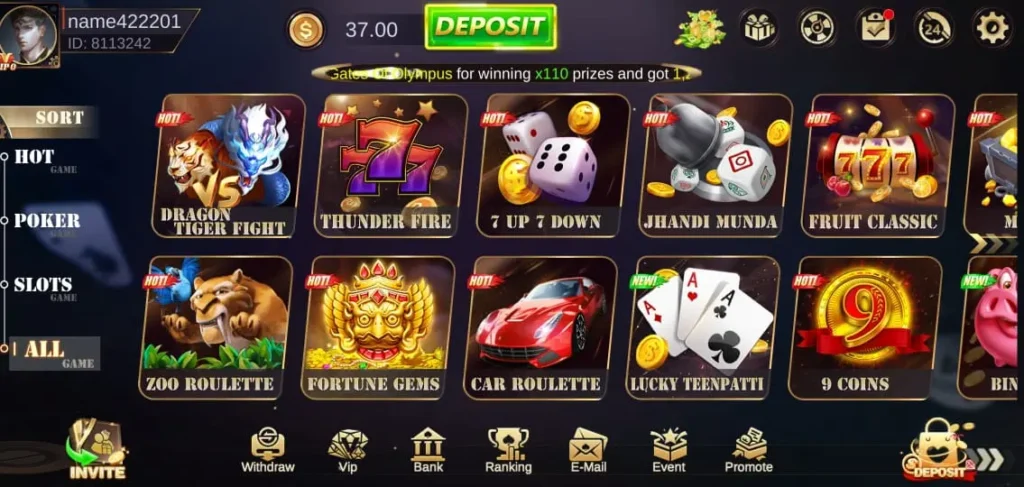
Task: Tap the INVITE icon
Action: coord(96,450)
